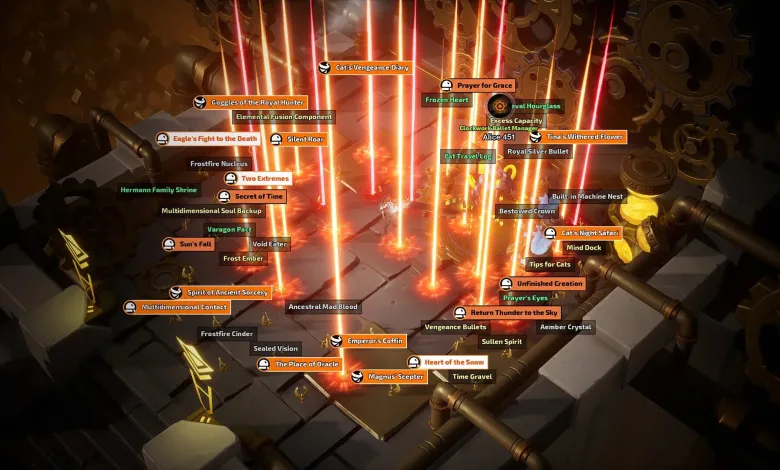
Task: Grab the Magnus' Scepter item label
Action: click(x=396, y=376)
